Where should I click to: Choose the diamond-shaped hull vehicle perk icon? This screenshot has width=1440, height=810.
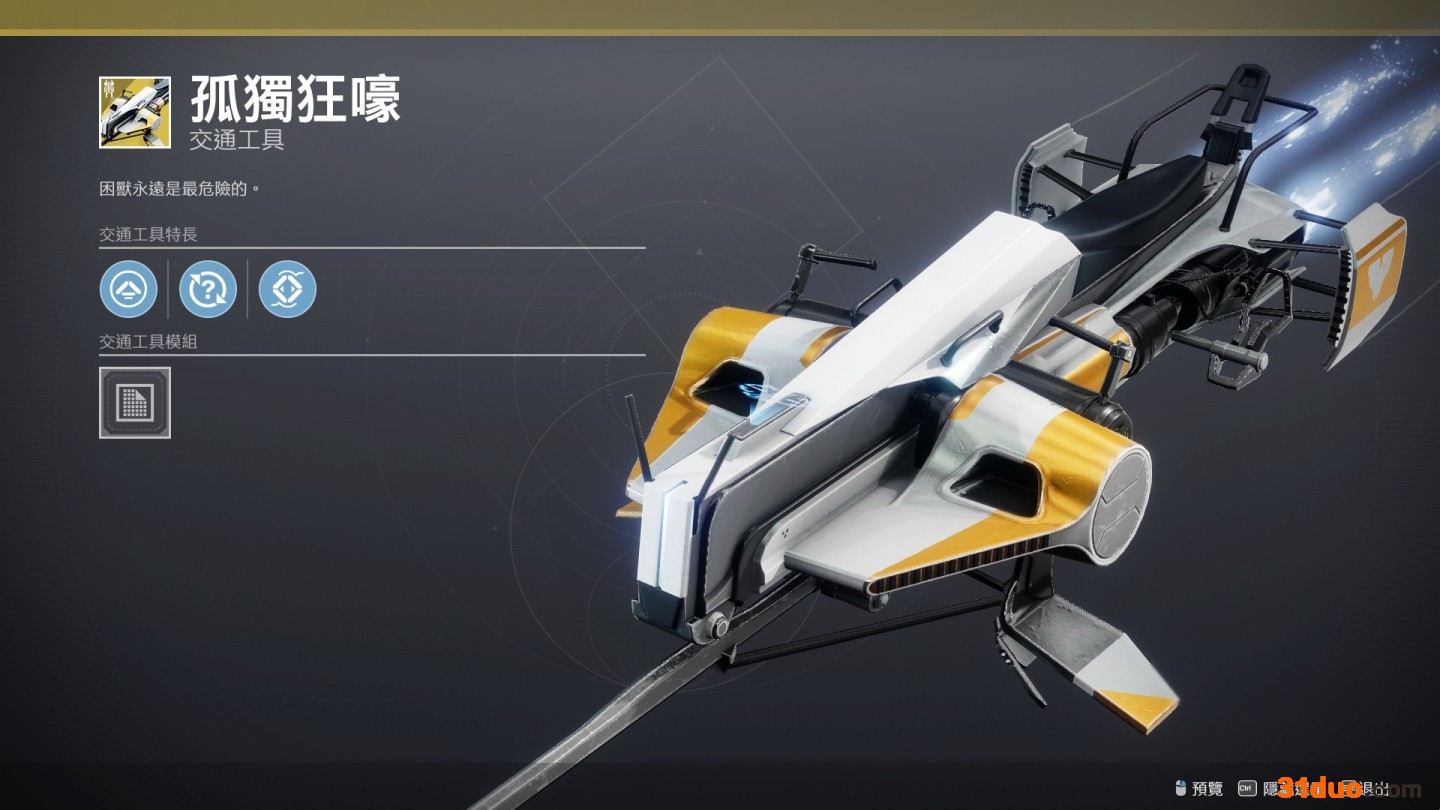coord(287,289)
